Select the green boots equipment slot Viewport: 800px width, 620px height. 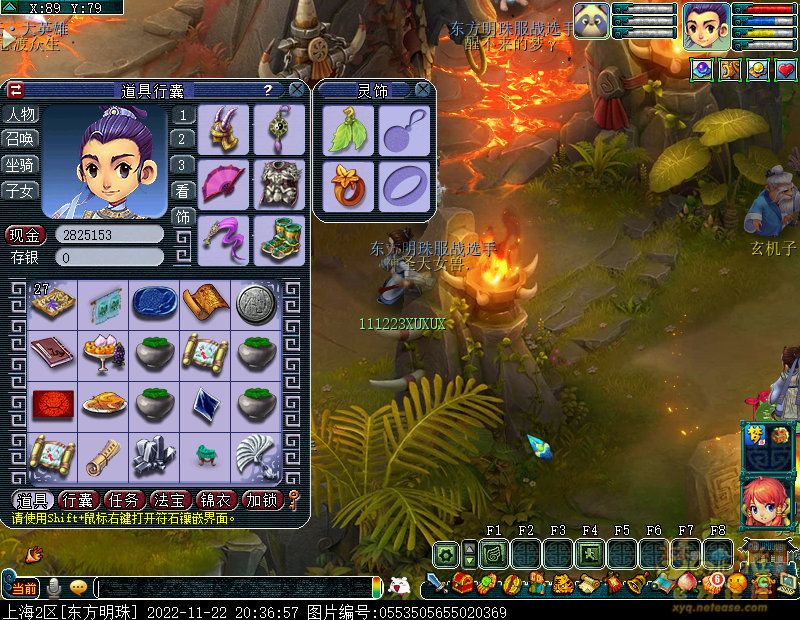click(x=278, y=239)
